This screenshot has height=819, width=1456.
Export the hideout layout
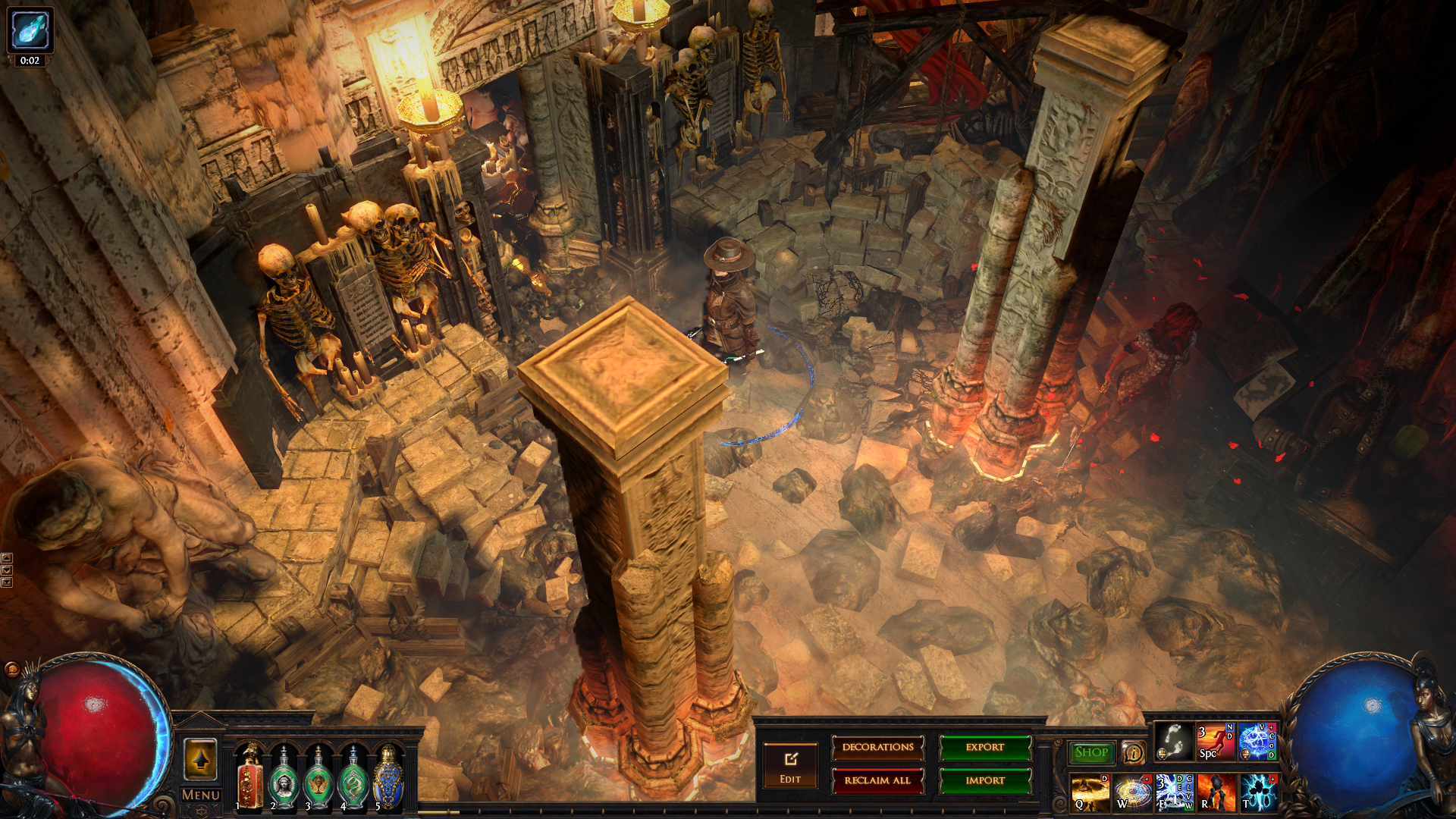click(x=985, y=748)
